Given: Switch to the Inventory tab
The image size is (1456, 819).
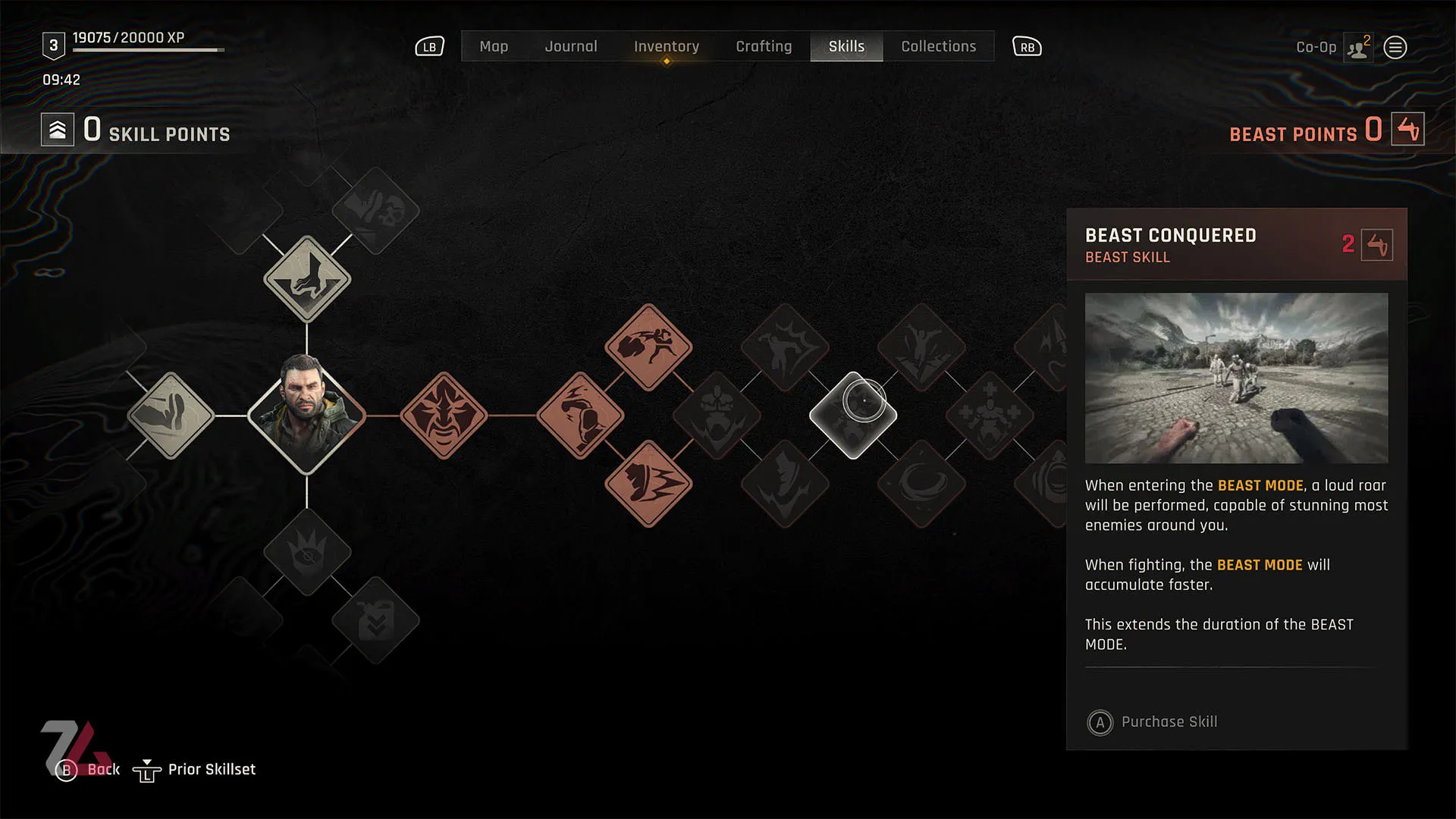Looking at the screenshot, I should [x=667, y=46].
